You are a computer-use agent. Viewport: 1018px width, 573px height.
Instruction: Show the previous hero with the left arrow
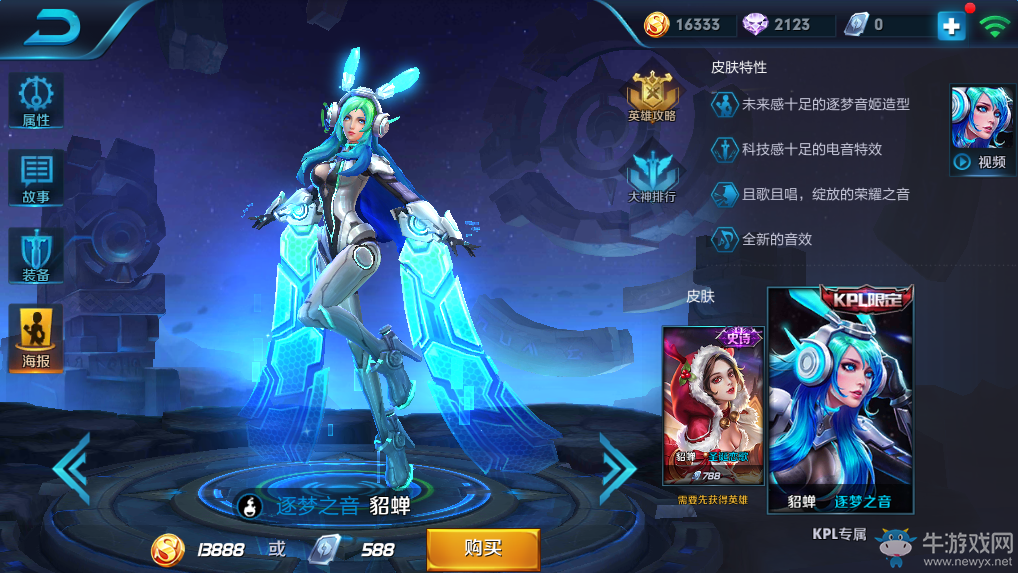pyautogui.click(x=71, y=467)
